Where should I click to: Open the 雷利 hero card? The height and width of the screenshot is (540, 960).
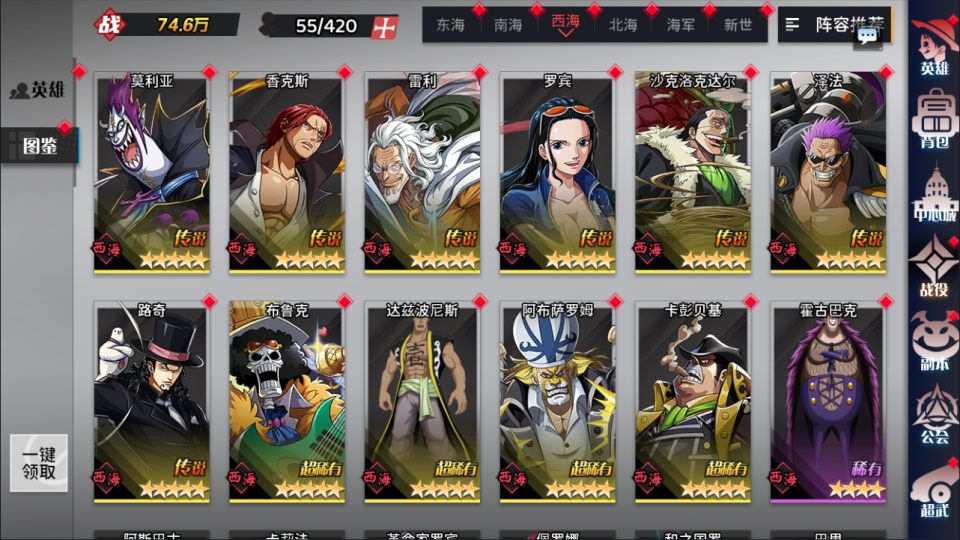click(x=422, y=172)
